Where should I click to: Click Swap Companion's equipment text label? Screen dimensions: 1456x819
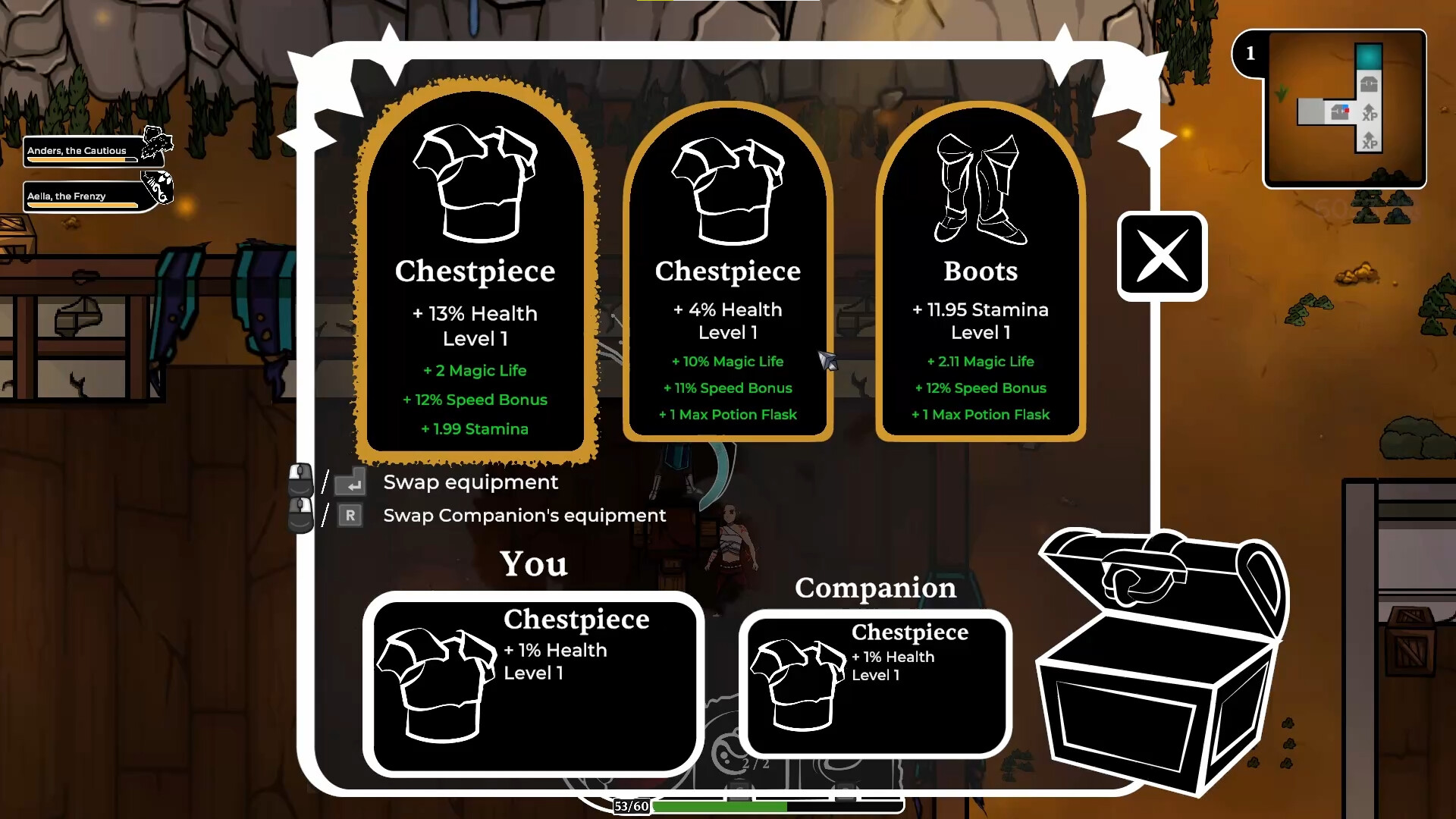coord(523,516)
